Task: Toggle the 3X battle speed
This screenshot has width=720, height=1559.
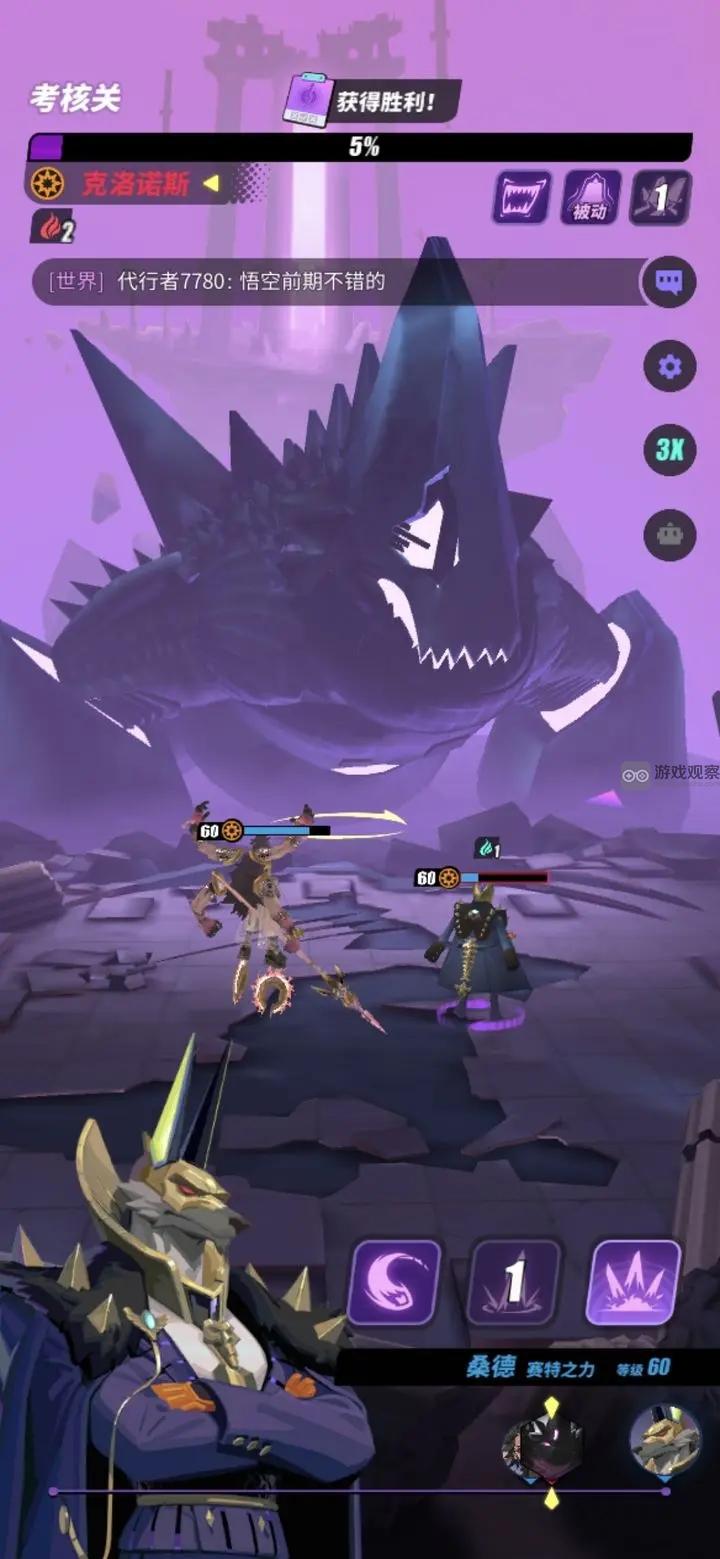Action: 668,450
